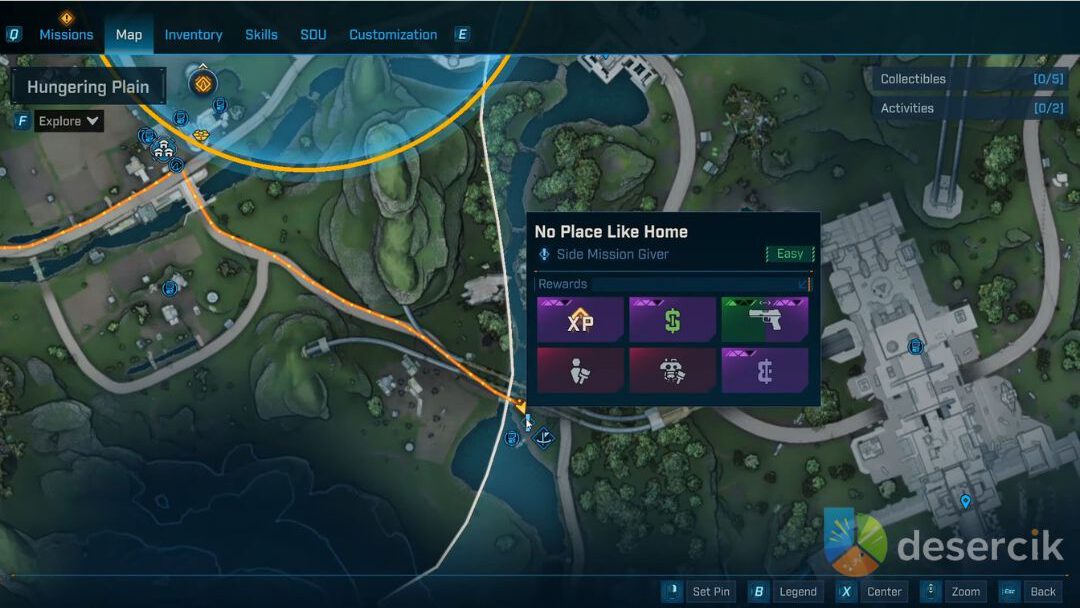Click the Activities tracker row
Viewport: 1080px width, 608px height.
[x=971, y=108]
